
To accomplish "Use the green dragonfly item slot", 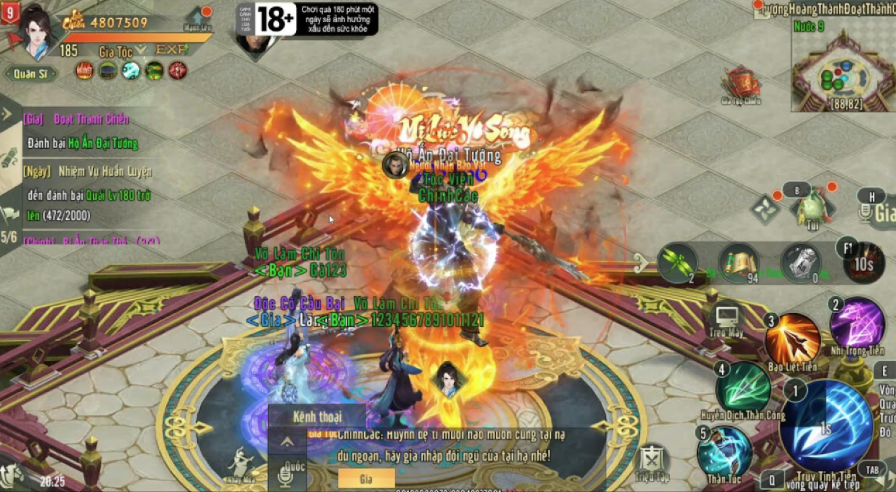I will tap(678, 263).
